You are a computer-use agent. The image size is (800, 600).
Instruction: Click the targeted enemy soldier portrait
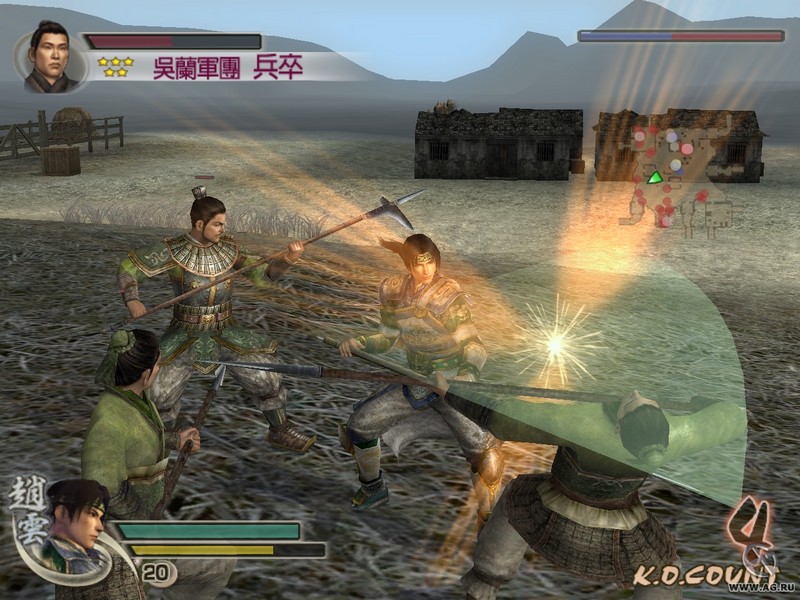[x=48, y=58]
